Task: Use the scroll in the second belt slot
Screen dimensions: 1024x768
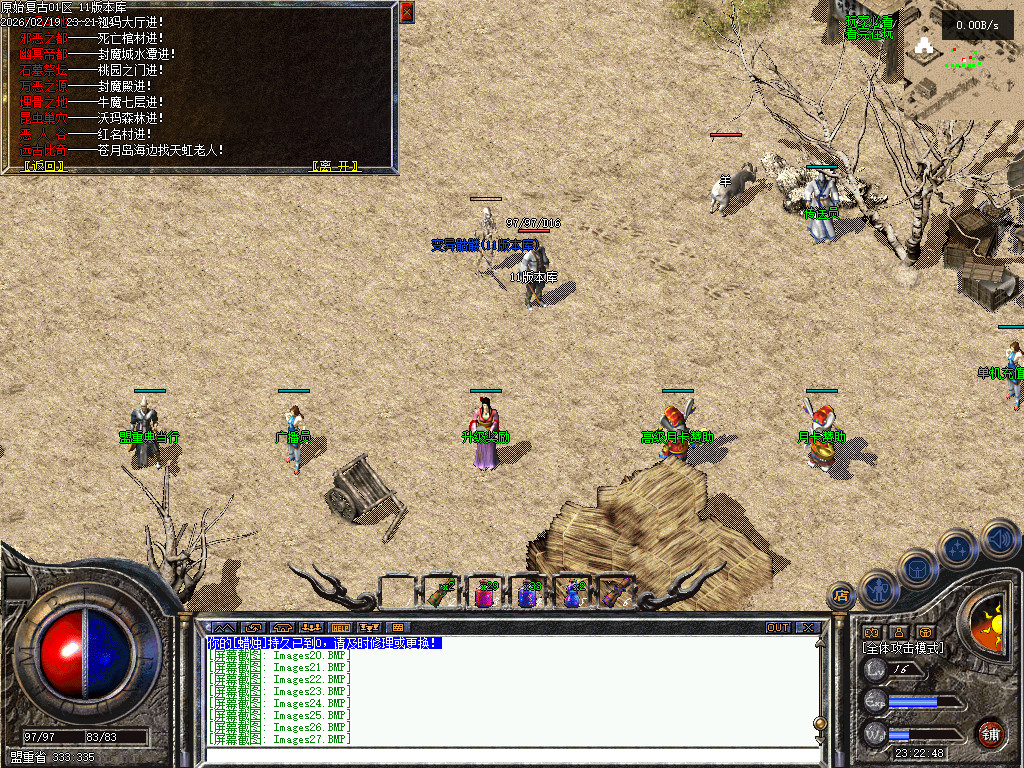Action: click(x=441, y=594)
